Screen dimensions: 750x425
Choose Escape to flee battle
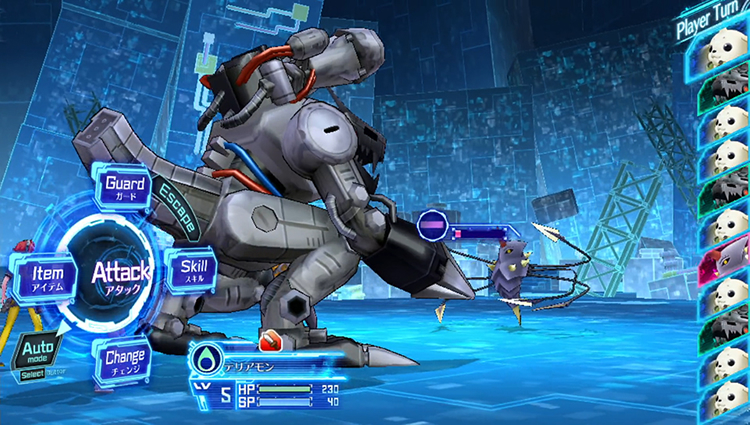tap(176, 209)
